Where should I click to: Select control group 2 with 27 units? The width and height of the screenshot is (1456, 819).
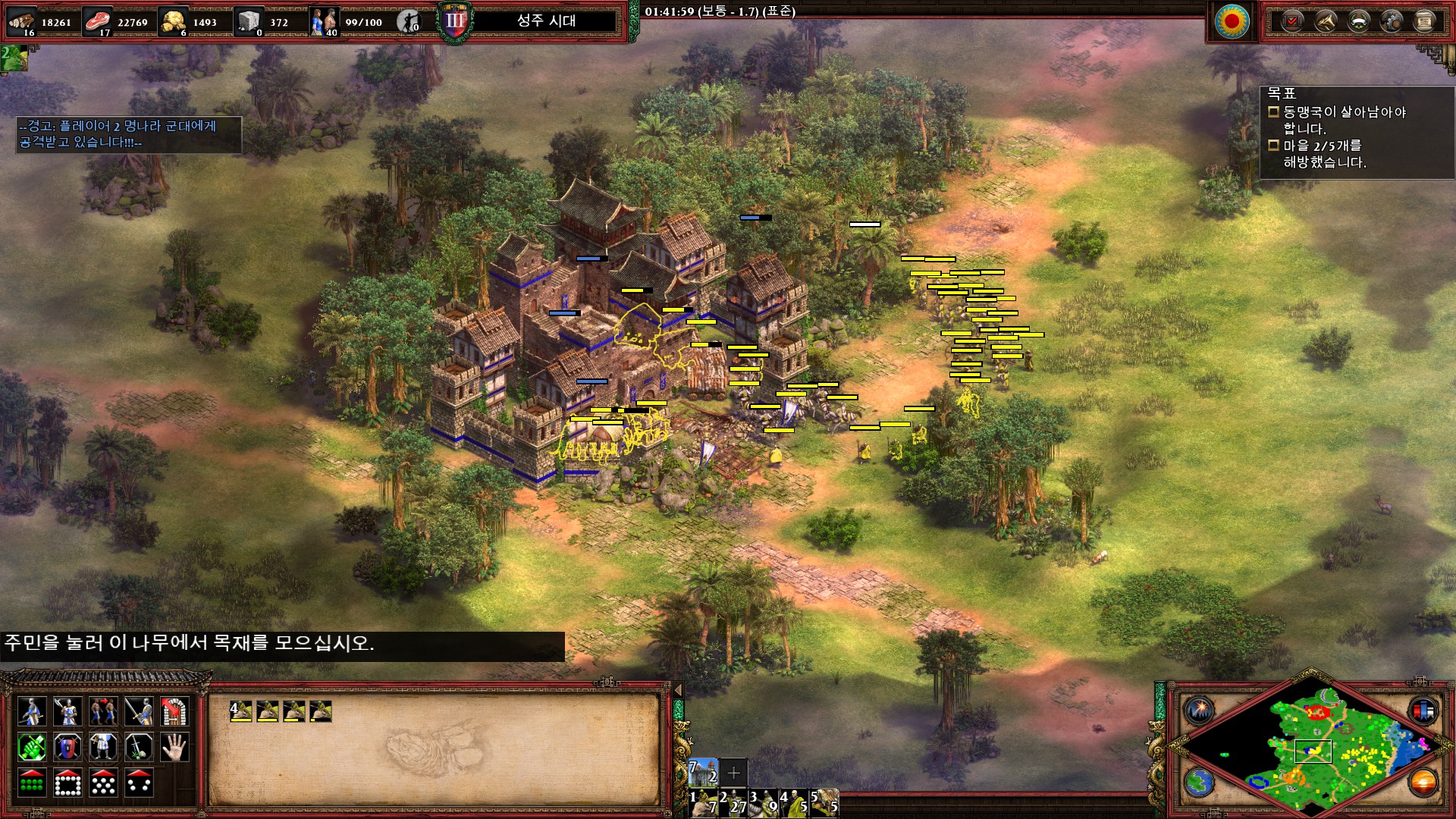tap(734, 803)
